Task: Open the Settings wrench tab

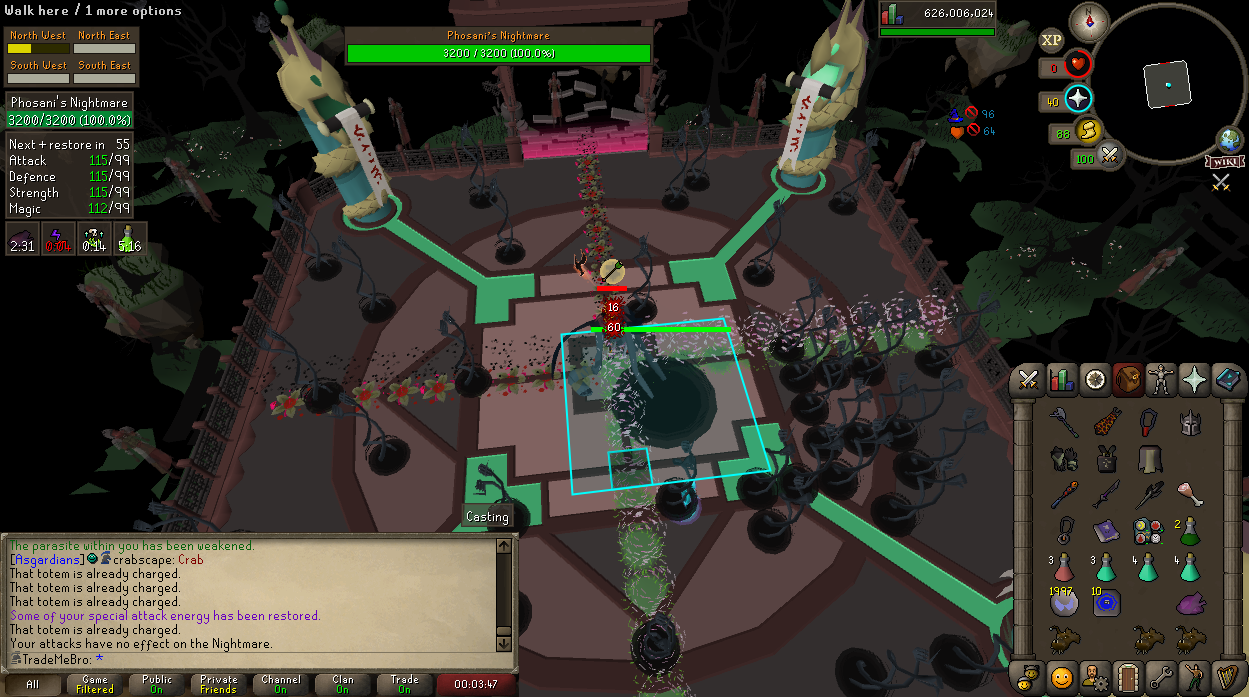Action: (x=1160, y=676)
